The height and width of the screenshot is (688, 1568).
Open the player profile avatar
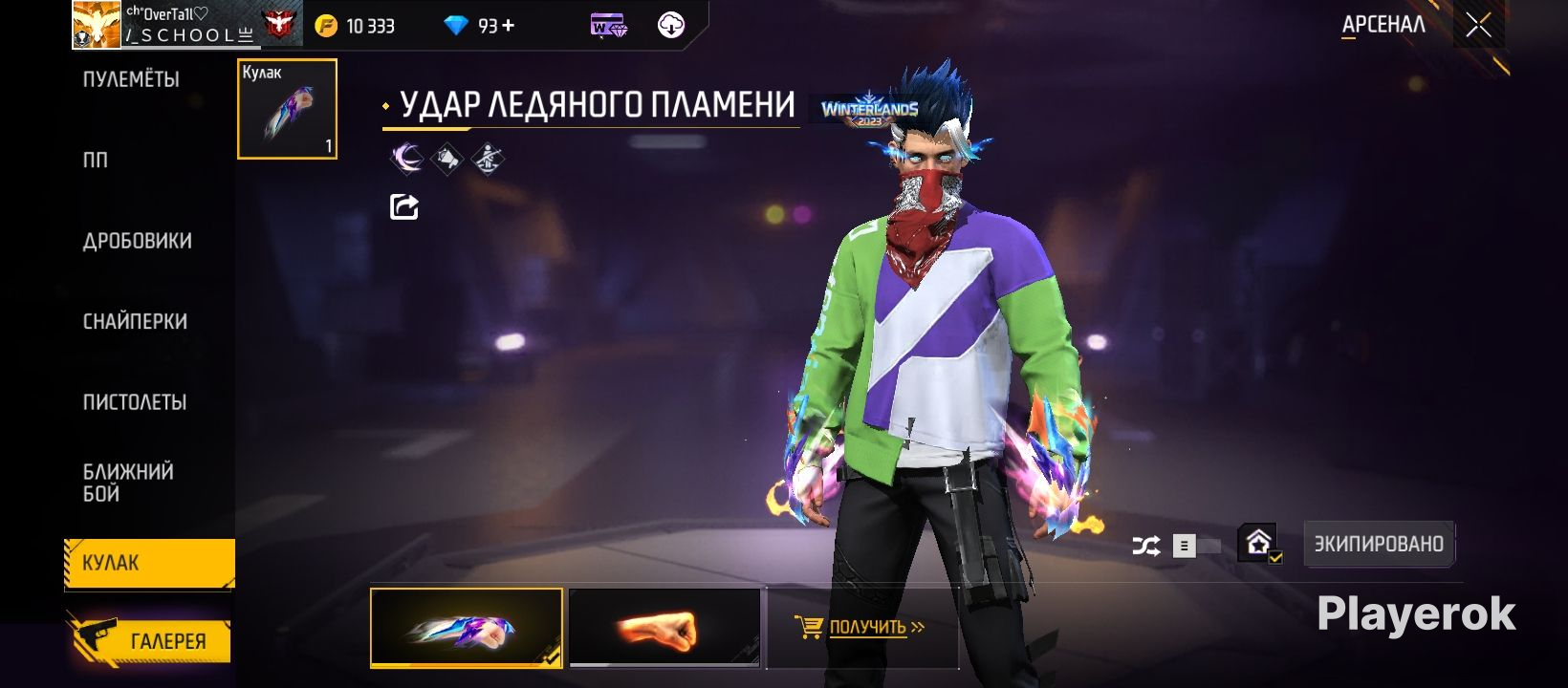tap(97, 26)
